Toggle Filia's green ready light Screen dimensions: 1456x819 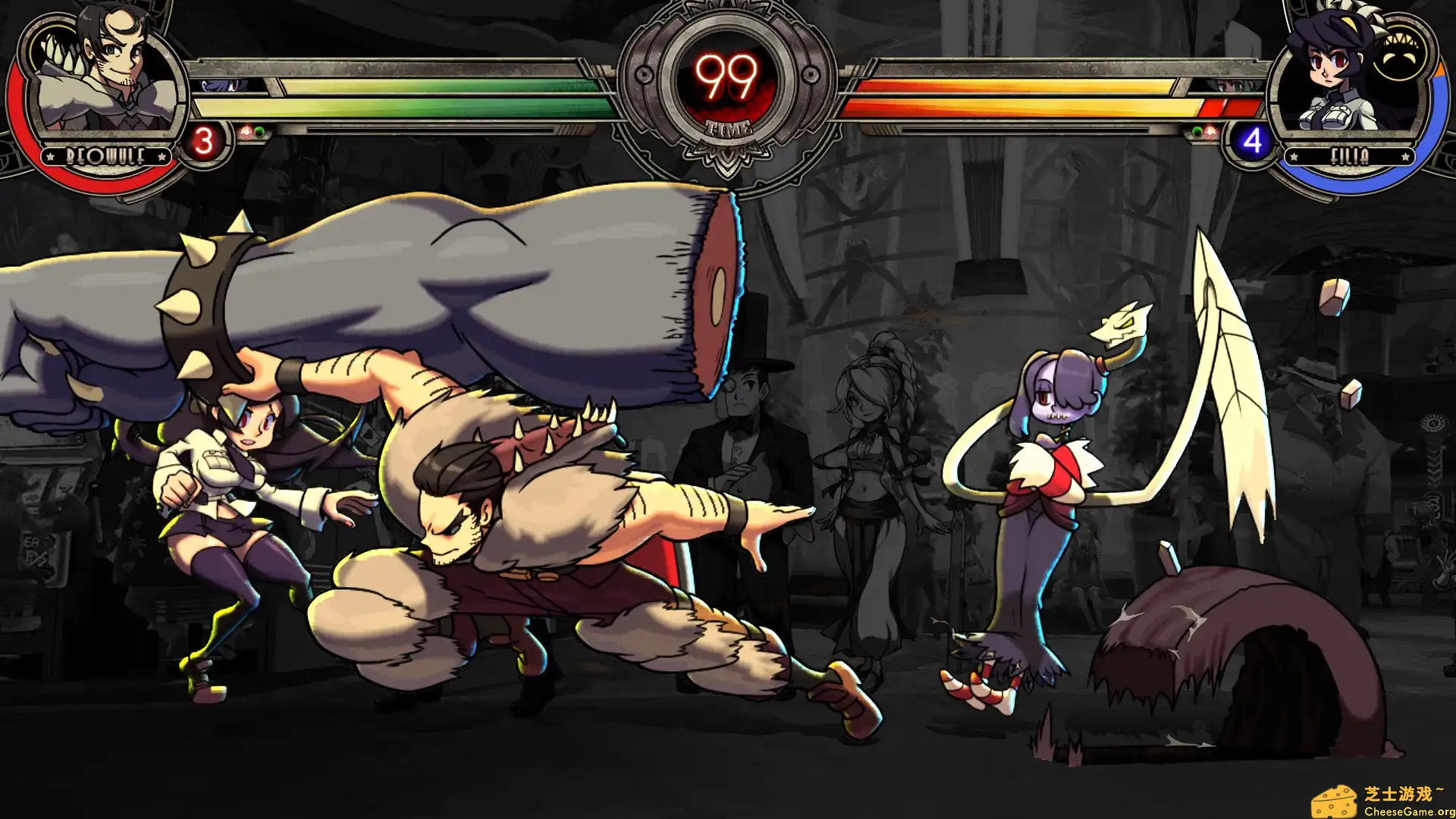[1197, 130]
